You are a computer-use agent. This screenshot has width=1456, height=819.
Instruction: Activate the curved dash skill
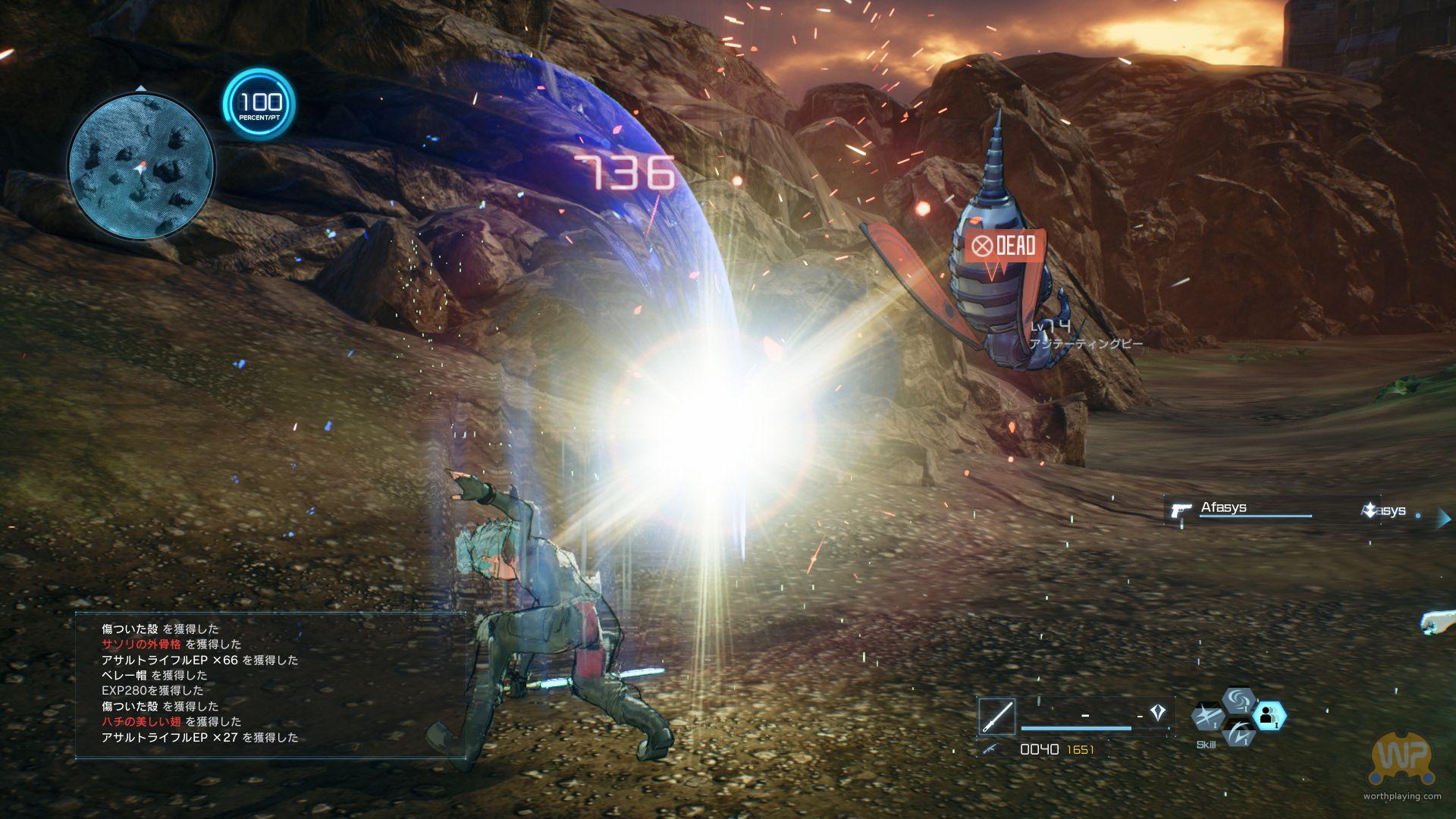coord(1239,733)
